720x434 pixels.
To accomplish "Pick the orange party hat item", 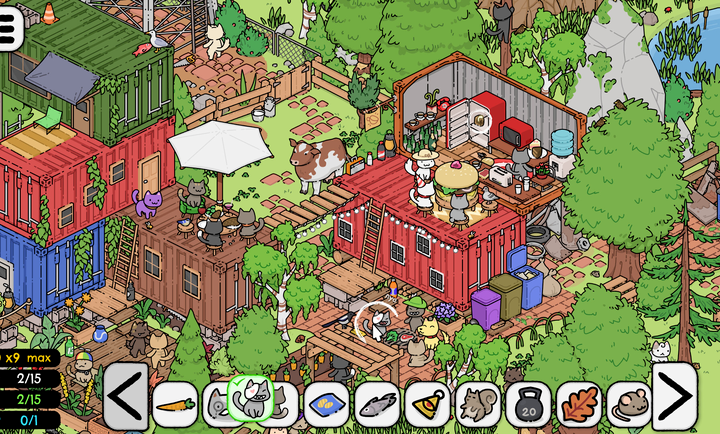I will click(427, 404).
